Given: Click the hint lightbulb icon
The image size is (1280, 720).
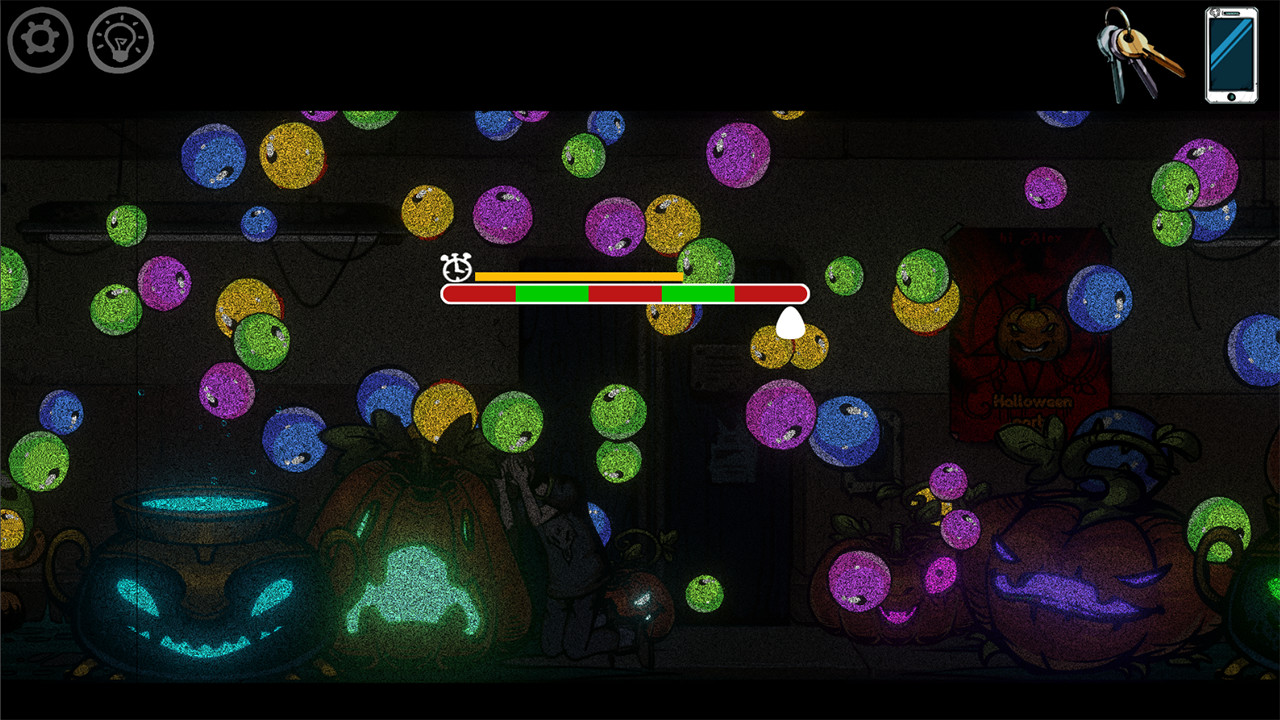Looking at the screenshot, I should [120, 40].
